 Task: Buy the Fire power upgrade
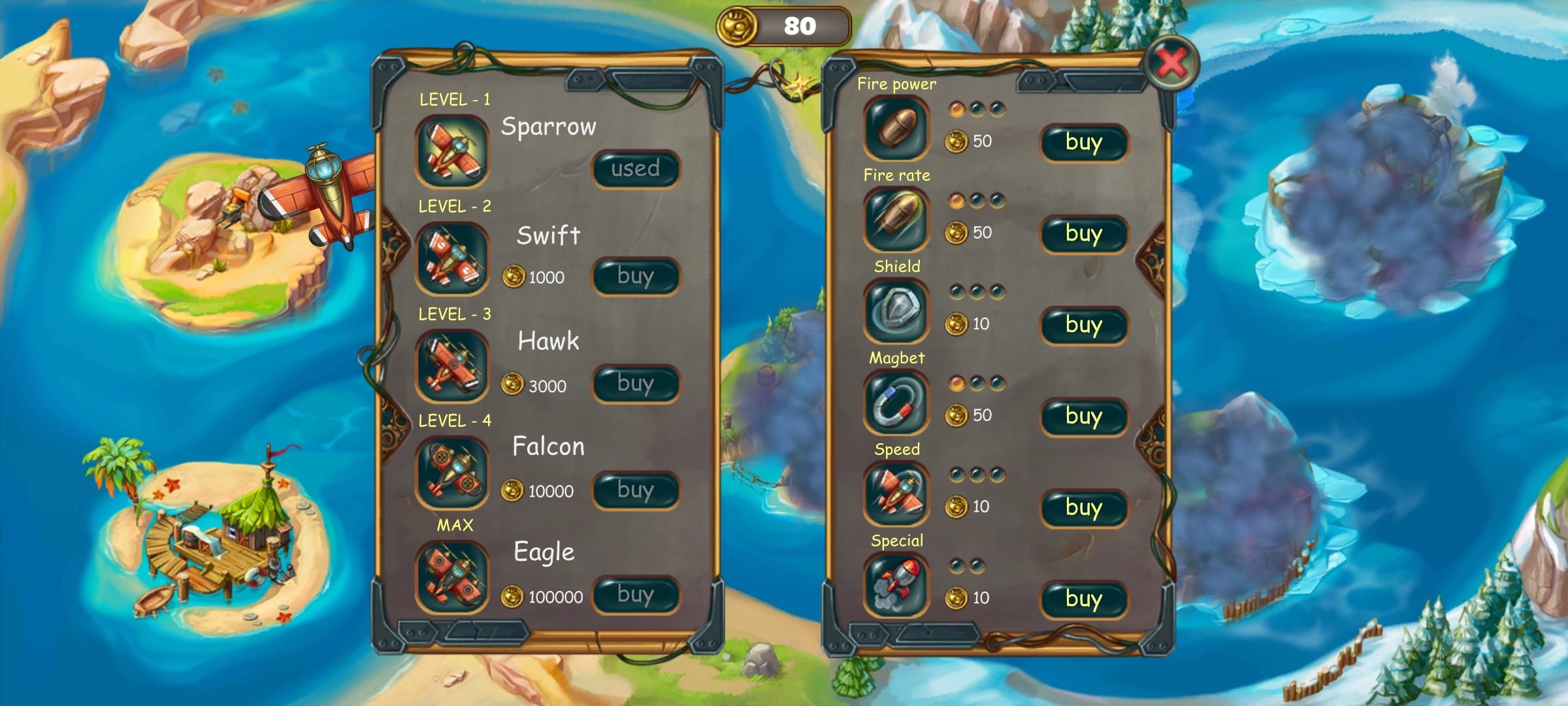click(1084, 143)
